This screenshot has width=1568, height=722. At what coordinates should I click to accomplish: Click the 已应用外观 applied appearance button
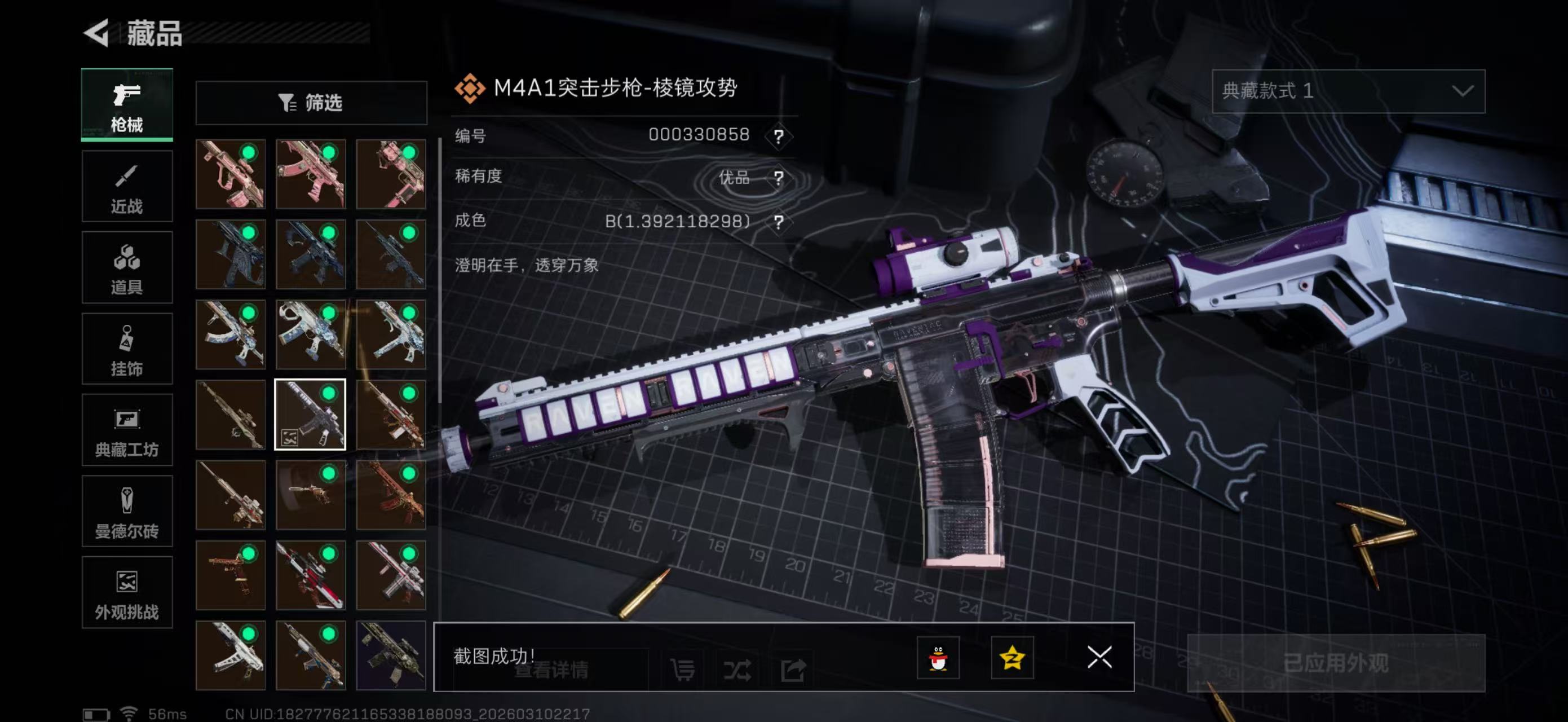1336,663
